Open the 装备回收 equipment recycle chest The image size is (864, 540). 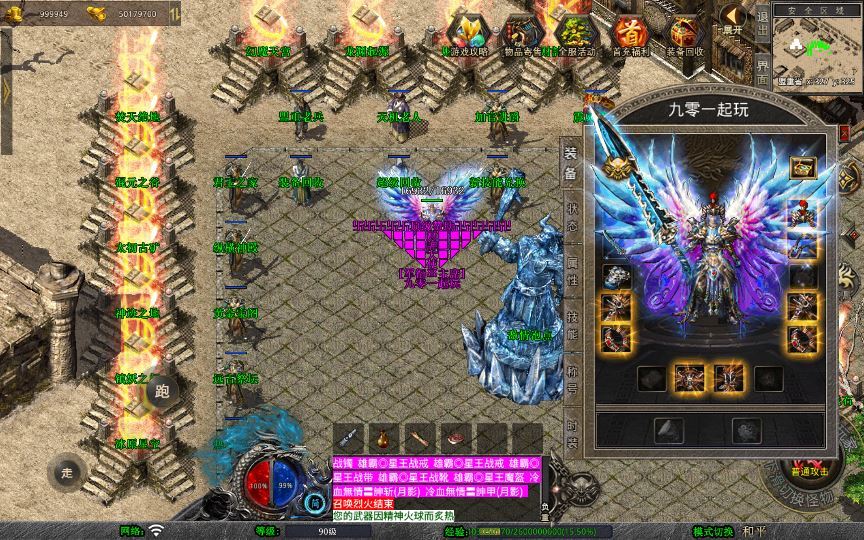pyautogui.click(x=685, y=34)
